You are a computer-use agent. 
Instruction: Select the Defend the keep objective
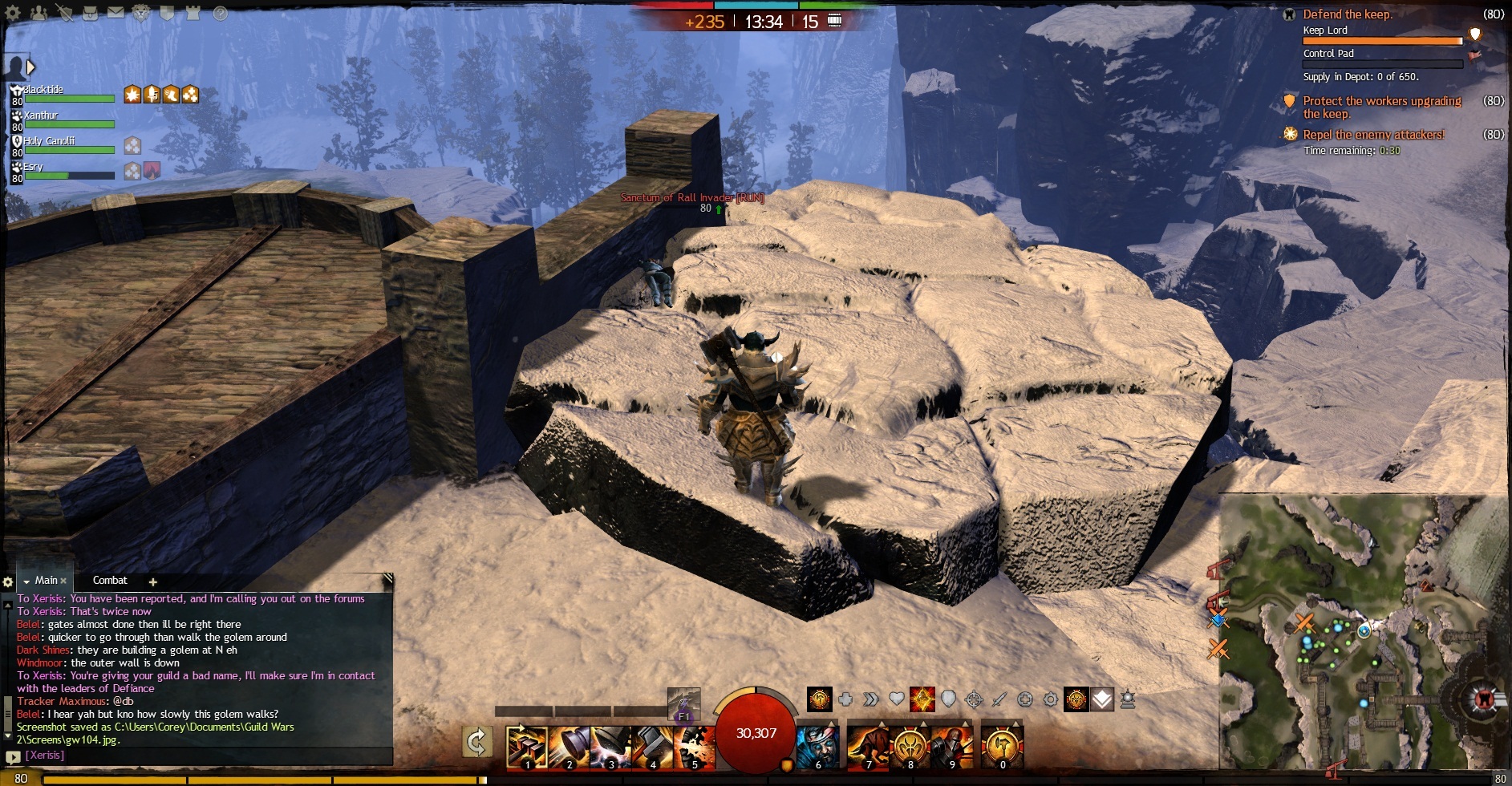coord(1348,14)
